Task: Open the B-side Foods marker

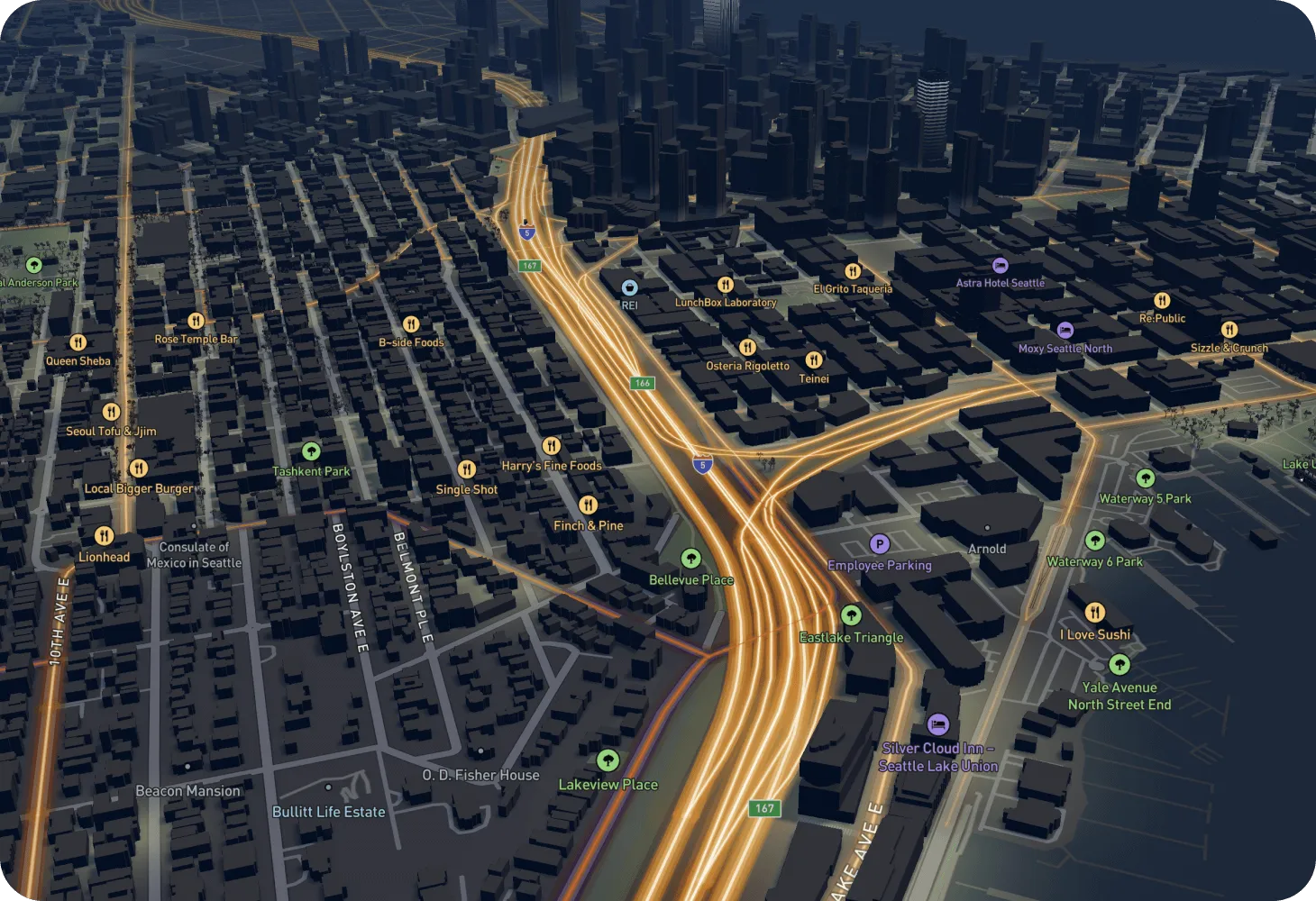Action: click(x=411, y=324)
